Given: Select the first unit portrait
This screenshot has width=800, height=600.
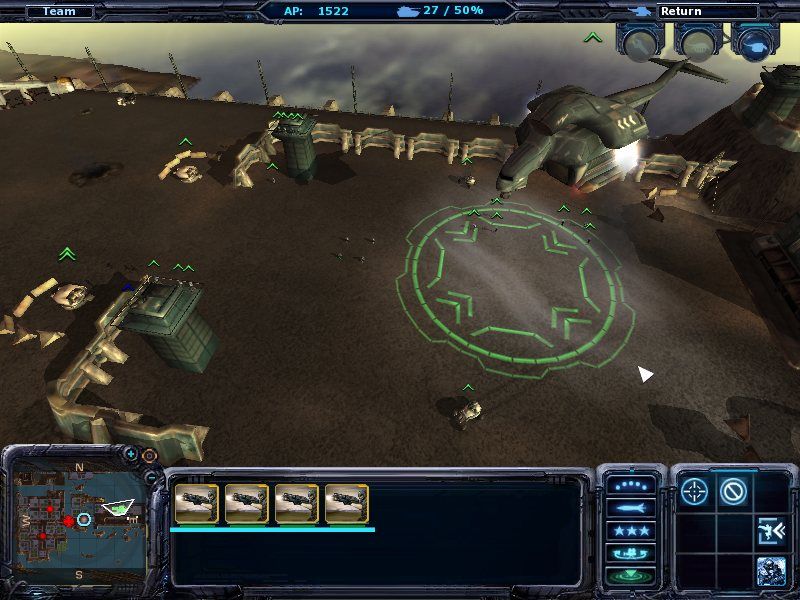Looking at the screenshot, I should coord(196,504).
